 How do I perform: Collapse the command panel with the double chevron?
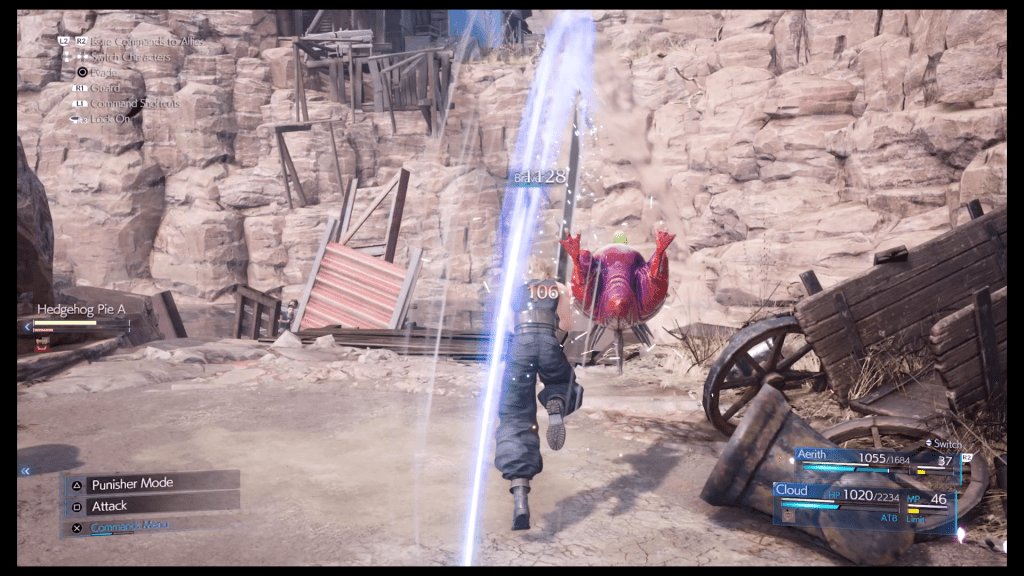pyautogui.click(x=25, y=470)
